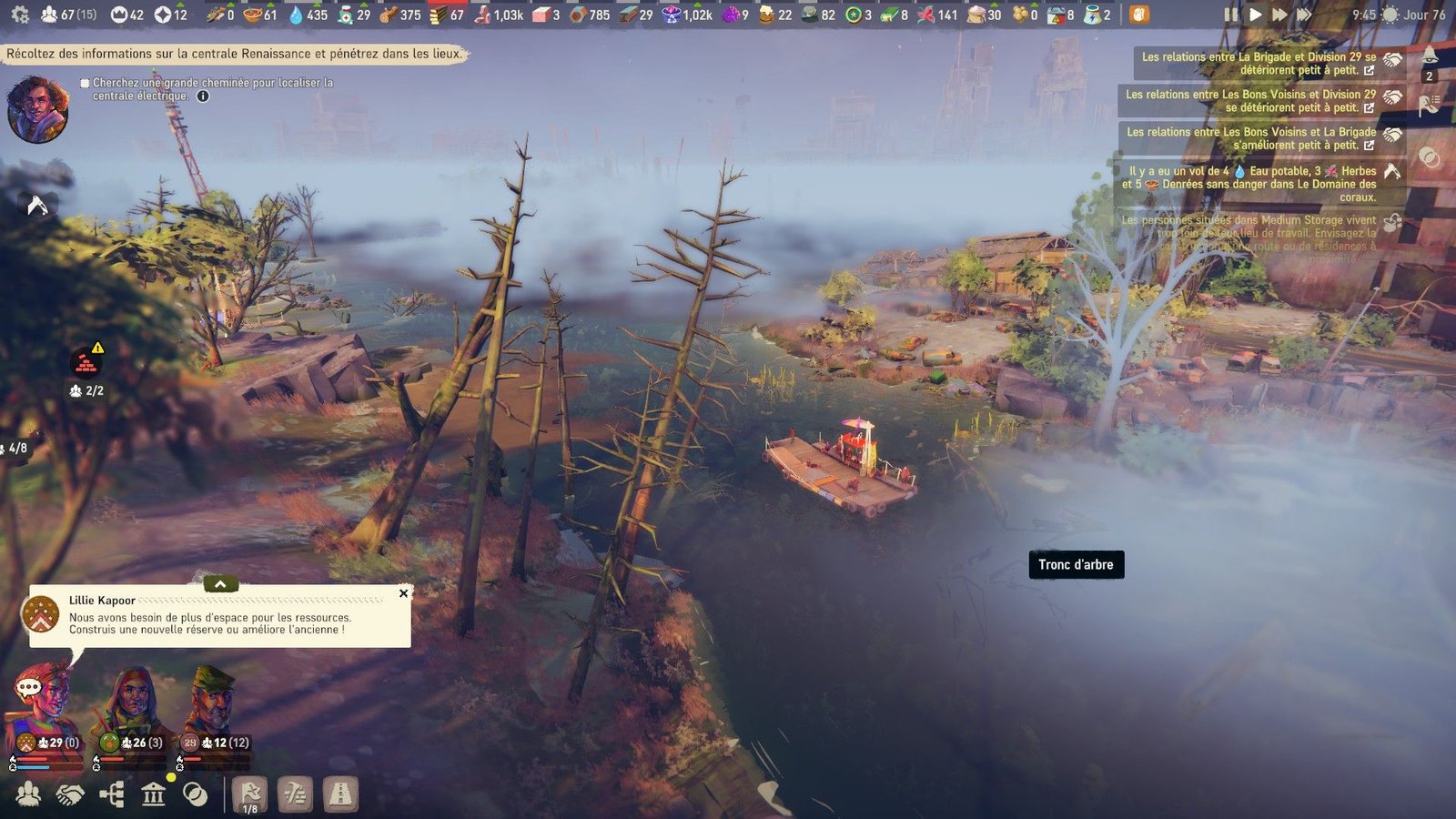Open the population people icon menu
Image resolution: width=1456 pixels, height=819 pixels.
click(28, 794)
